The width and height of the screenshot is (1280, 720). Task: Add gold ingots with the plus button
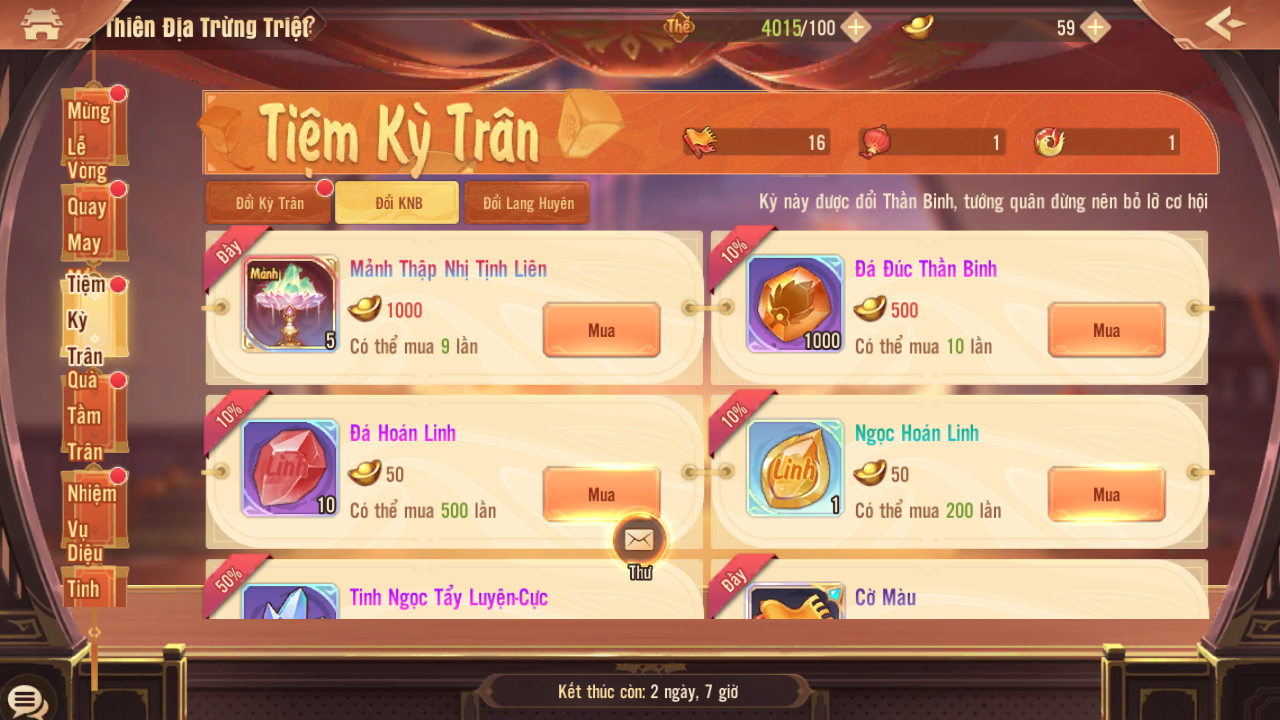point(1096,27)
